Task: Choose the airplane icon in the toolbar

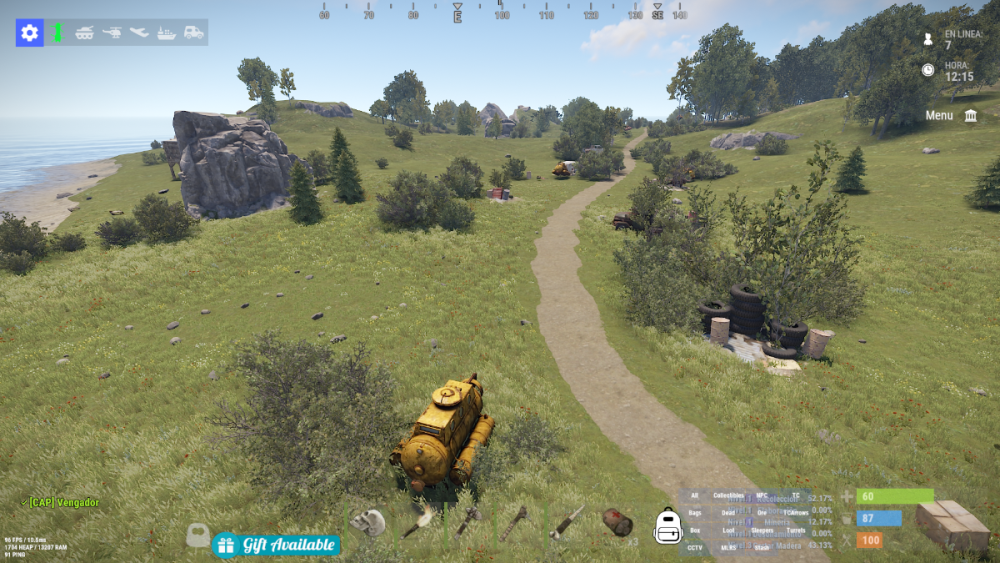Action: coord(139,33)
